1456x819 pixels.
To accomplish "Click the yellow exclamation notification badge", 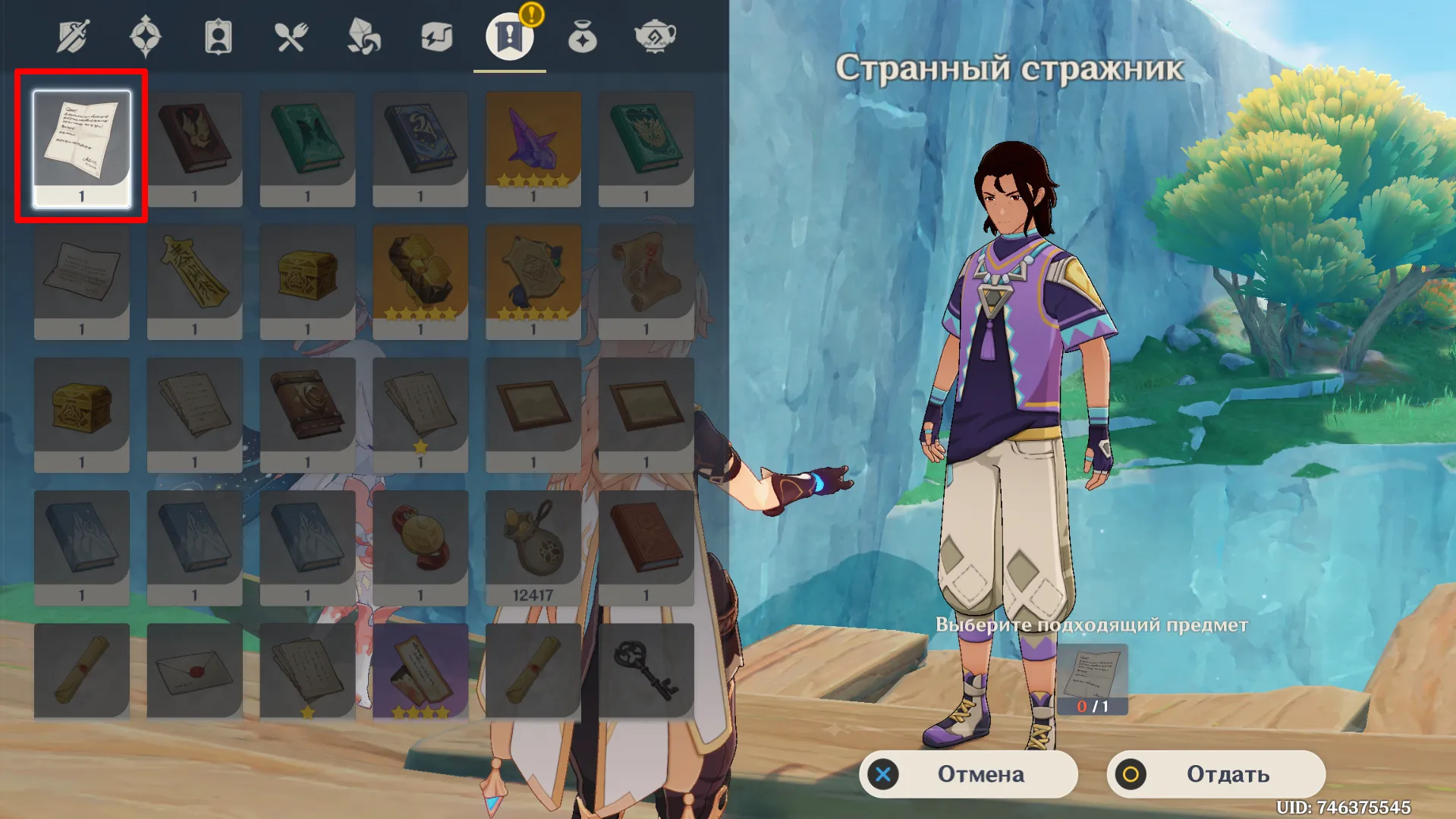I will click(532, 13).
